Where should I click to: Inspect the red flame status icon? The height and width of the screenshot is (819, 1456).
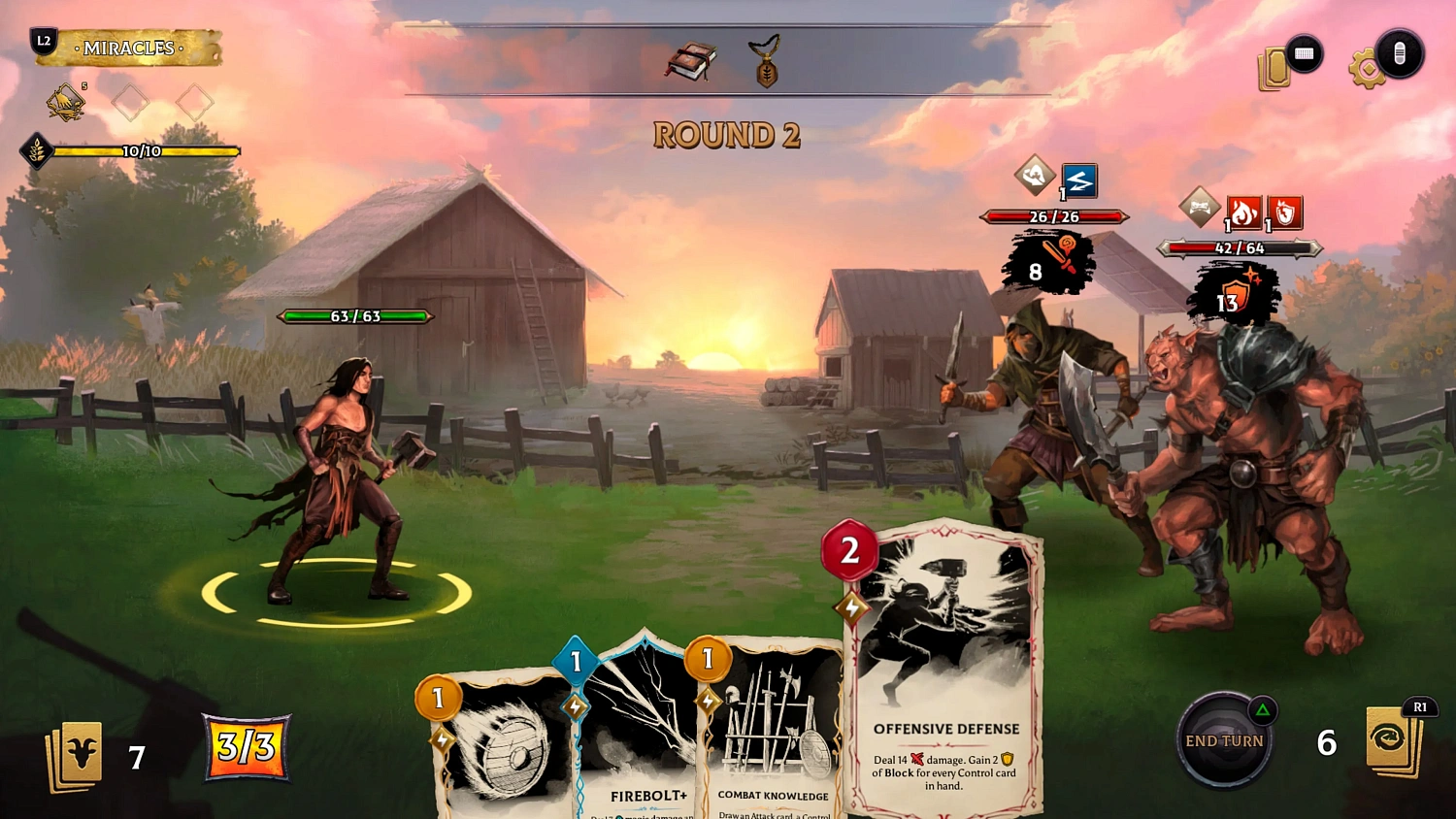pyautogui.click(x=1243, y=212)
